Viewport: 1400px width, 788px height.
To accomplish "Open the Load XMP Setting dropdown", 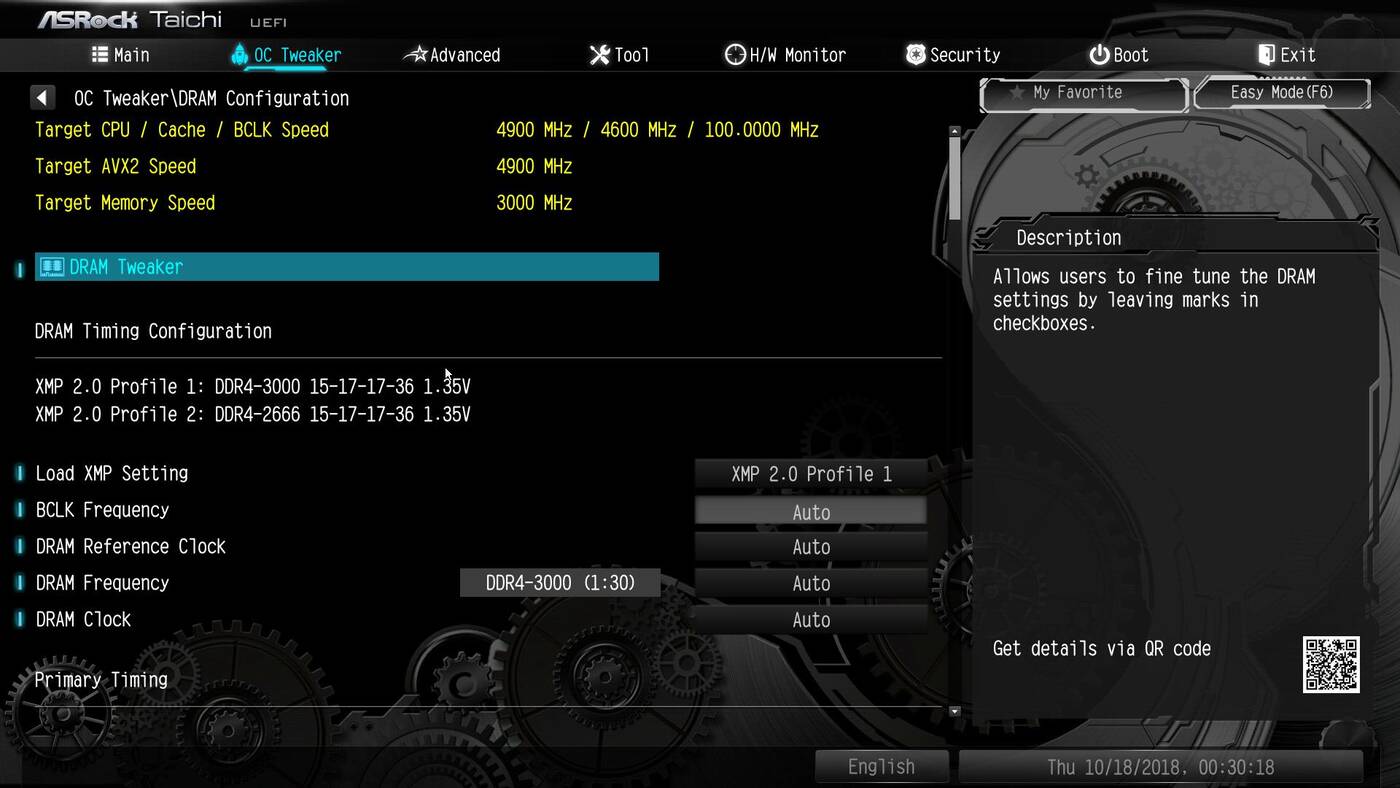I will click(x=811, y=474).
